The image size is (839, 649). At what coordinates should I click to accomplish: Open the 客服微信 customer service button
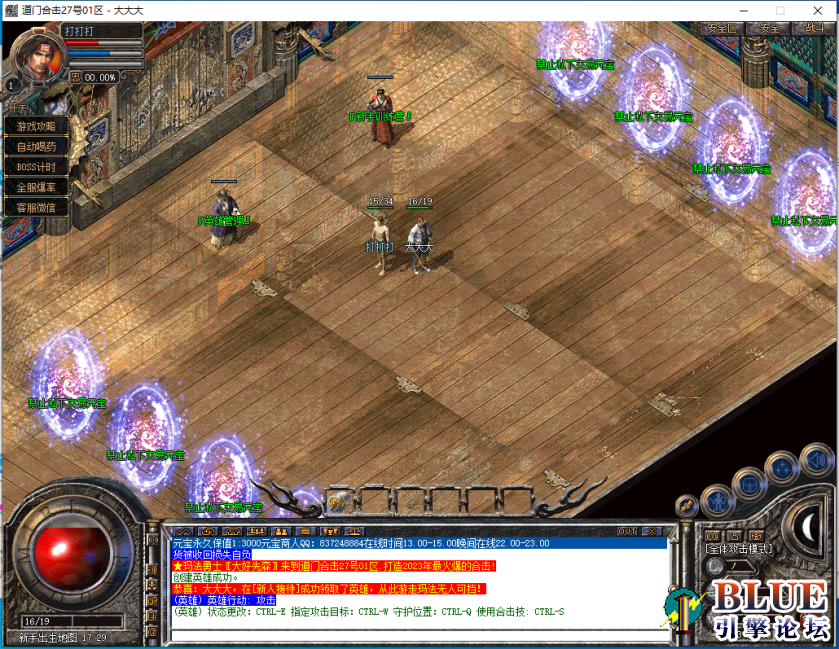36,207
